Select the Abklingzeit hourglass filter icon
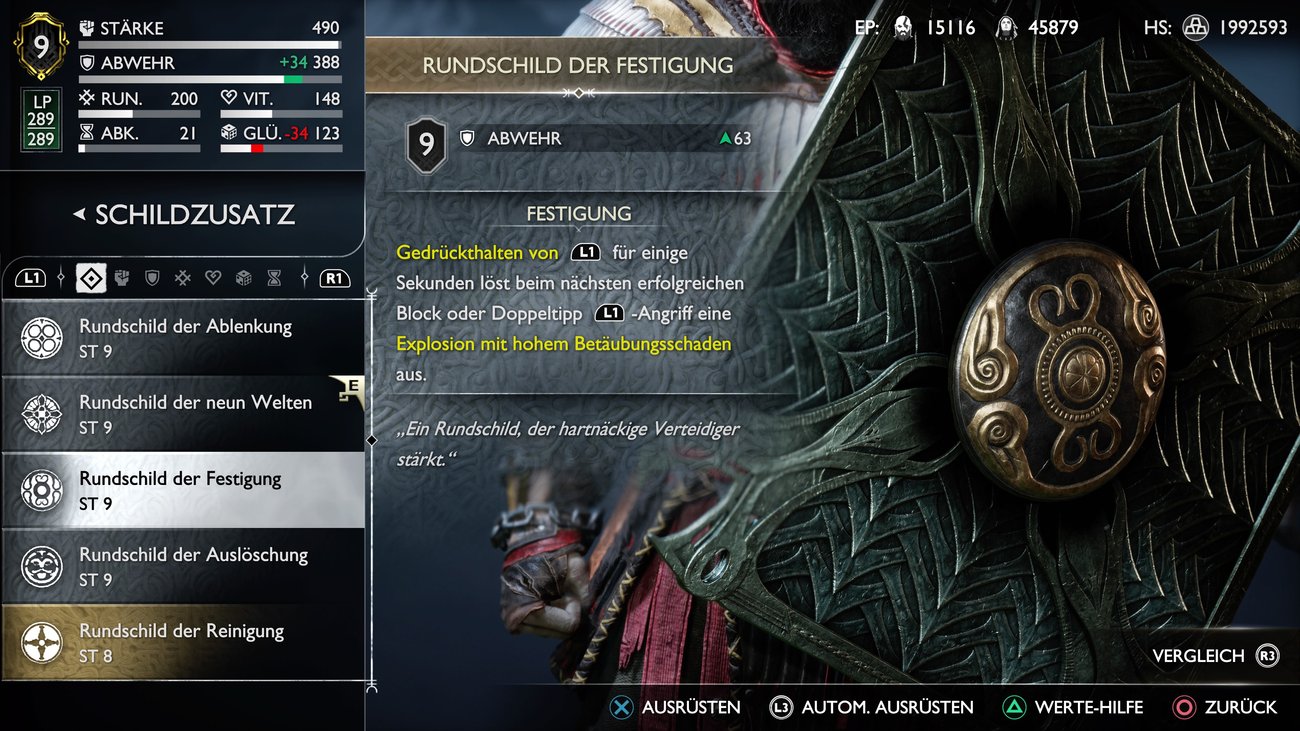This screenshot has width=1300, height=731. (275, 277)
